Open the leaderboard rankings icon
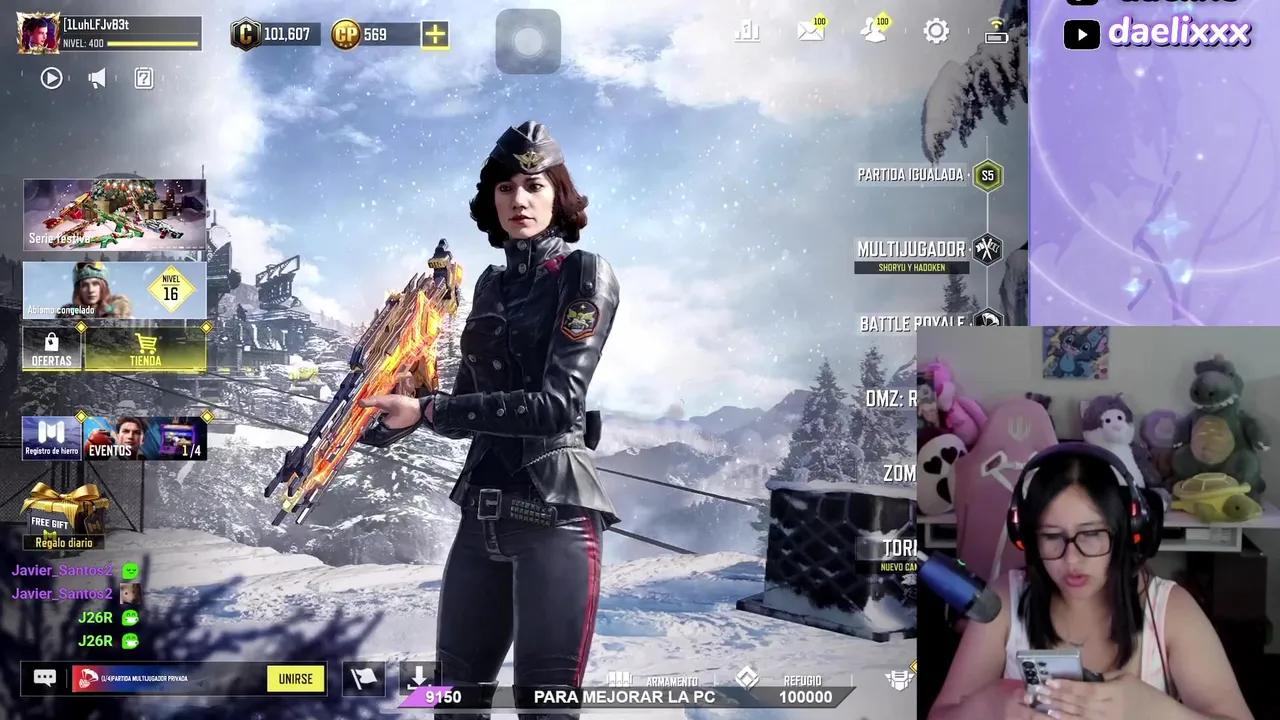Image resolution: width=1280 pixels, height=720 pixels. [747, 31]
